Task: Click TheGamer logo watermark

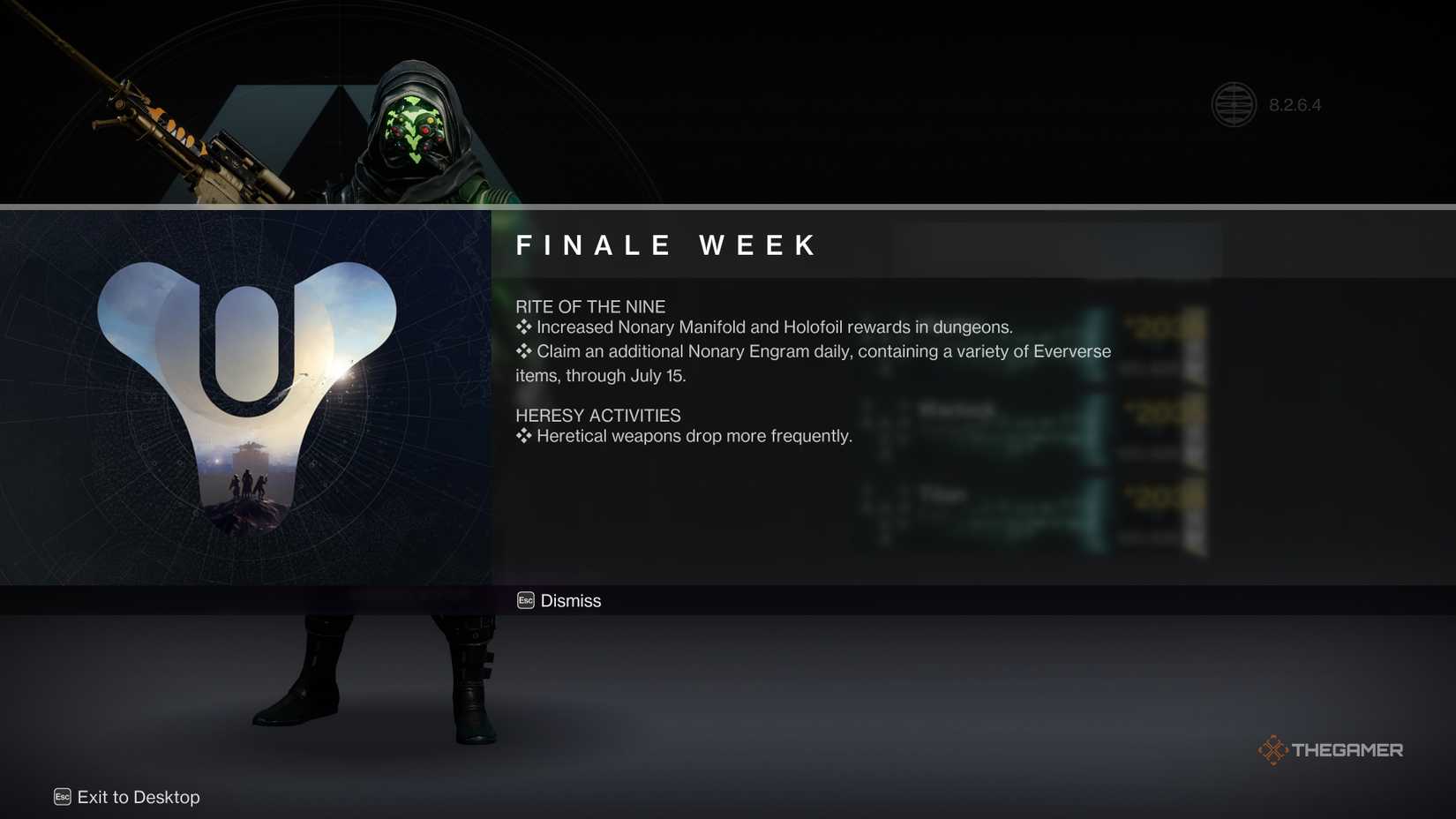Action: 1331,750
